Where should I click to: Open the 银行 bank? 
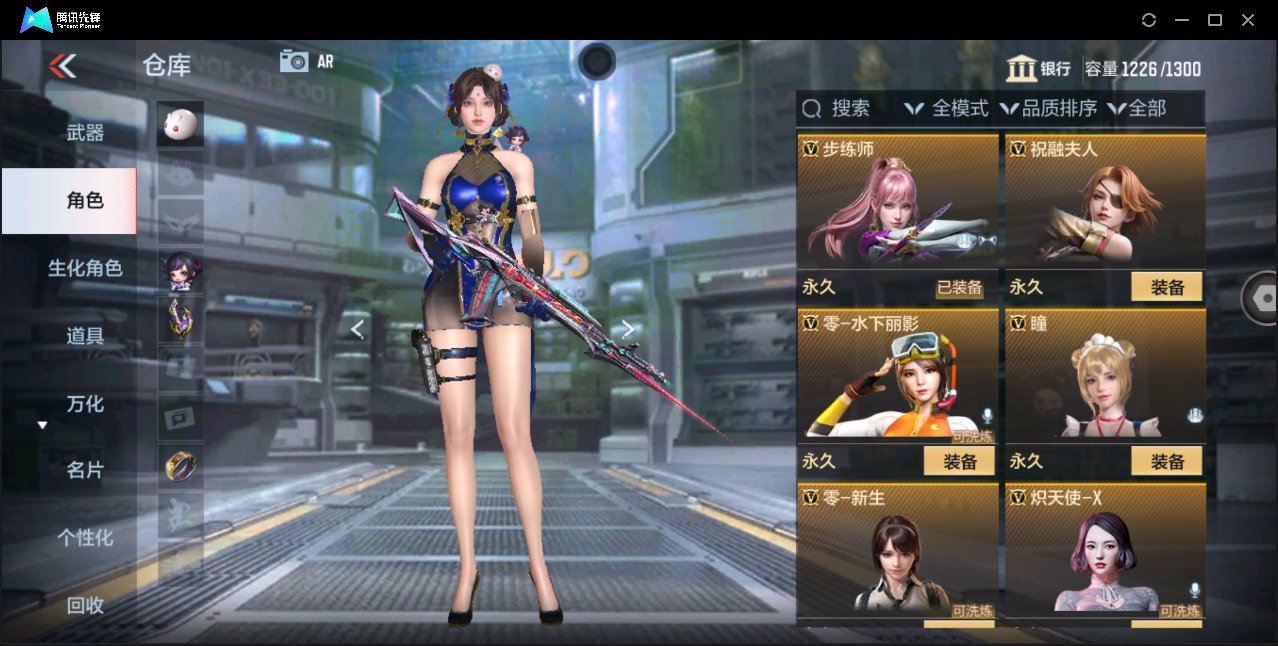1039,69
